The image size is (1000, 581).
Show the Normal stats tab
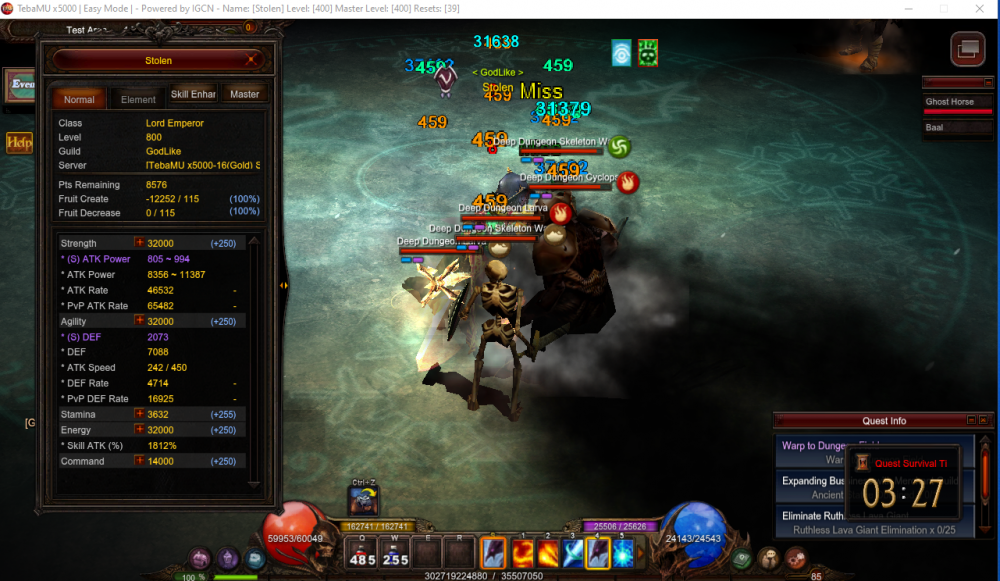coord(79,99)
